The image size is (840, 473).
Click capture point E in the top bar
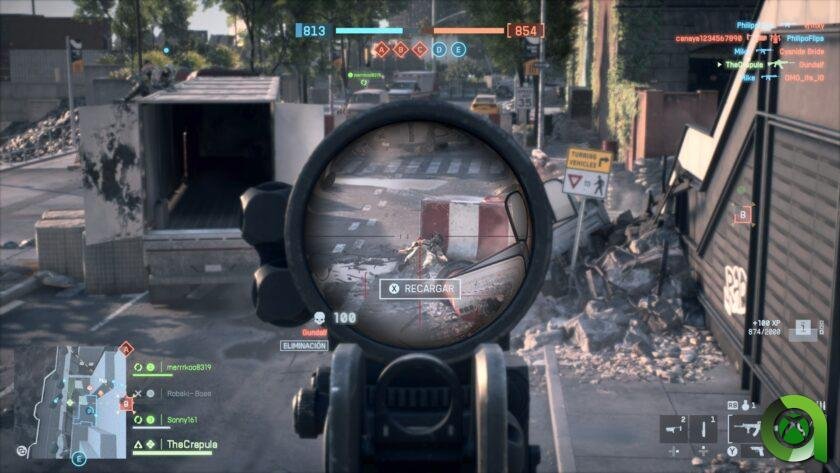point(459,49)
